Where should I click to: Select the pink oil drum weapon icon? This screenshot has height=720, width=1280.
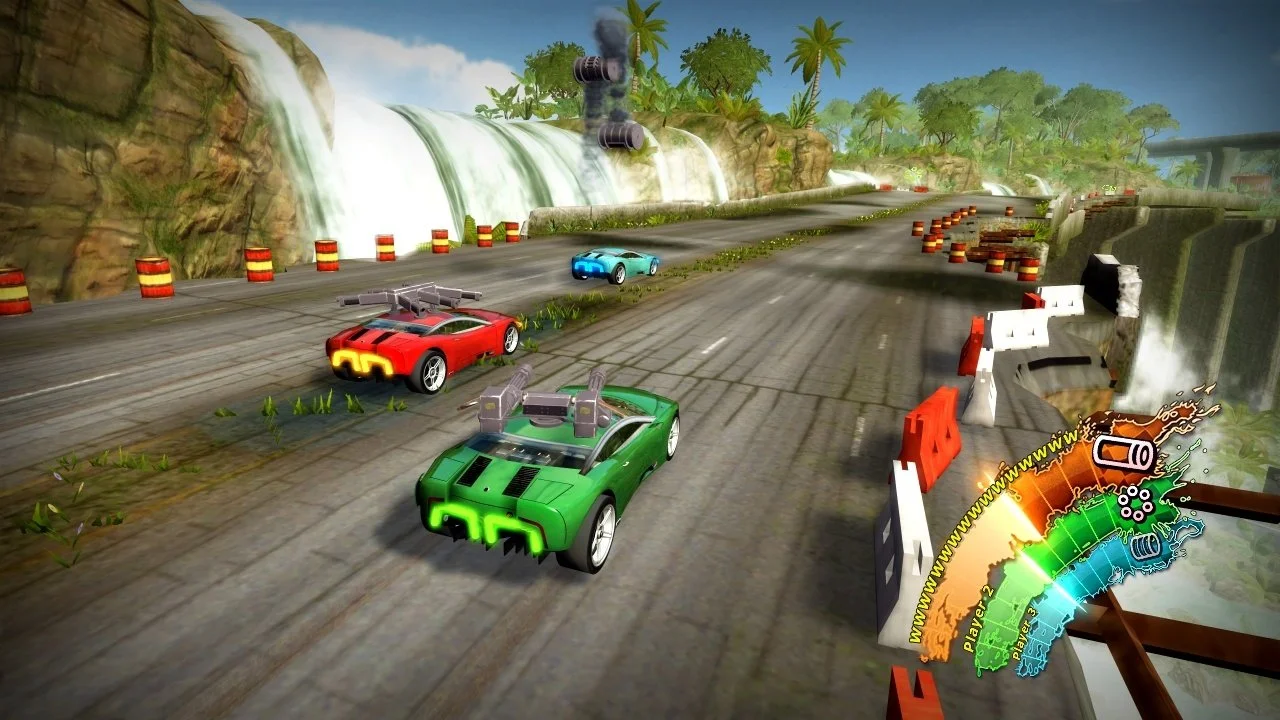1124,452
